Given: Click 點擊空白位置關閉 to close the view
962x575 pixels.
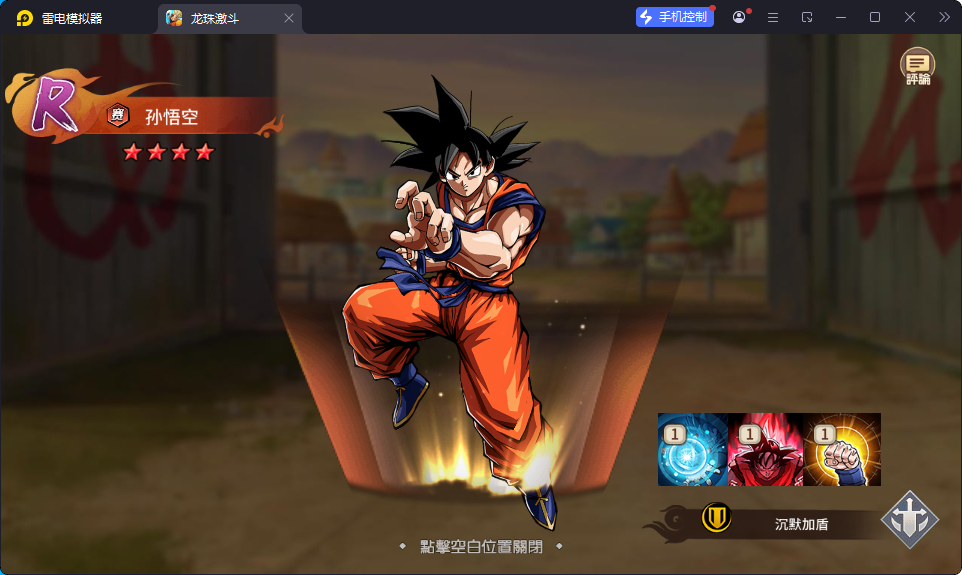Looking at the screenshot, I should [x=479, y=547].
